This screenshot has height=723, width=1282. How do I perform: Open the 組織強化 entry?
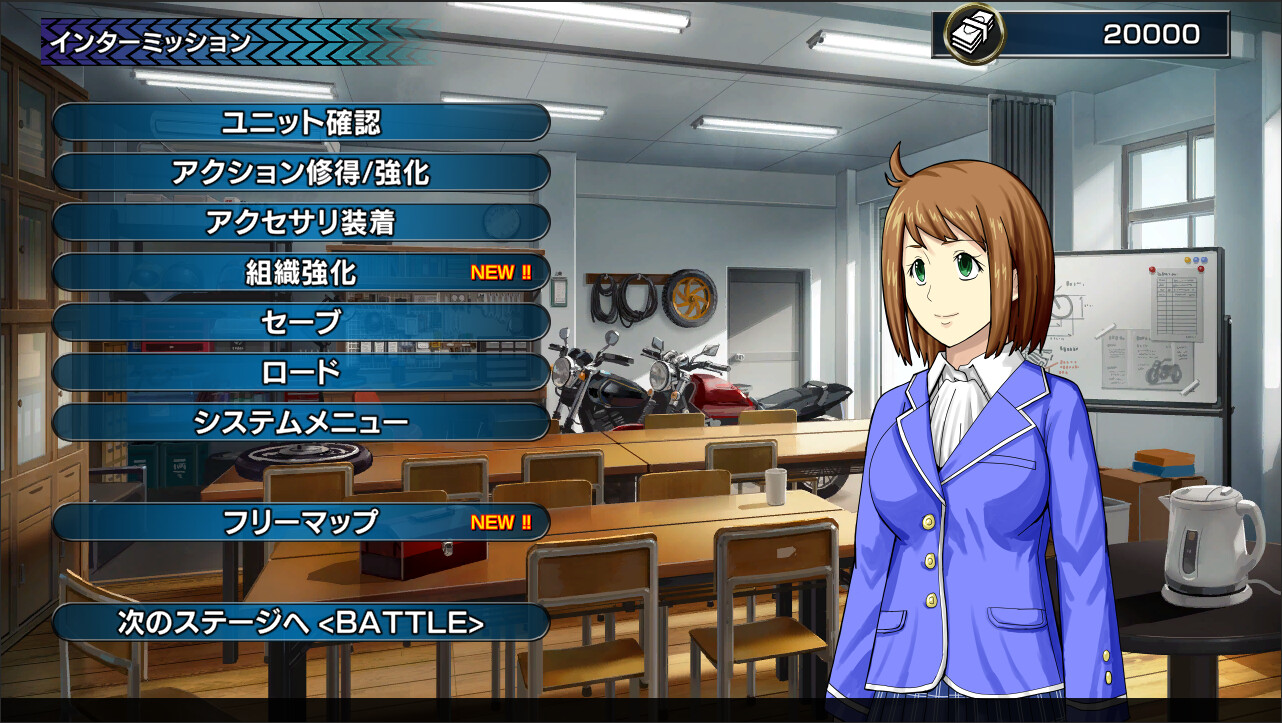click(x=300, y=272)
